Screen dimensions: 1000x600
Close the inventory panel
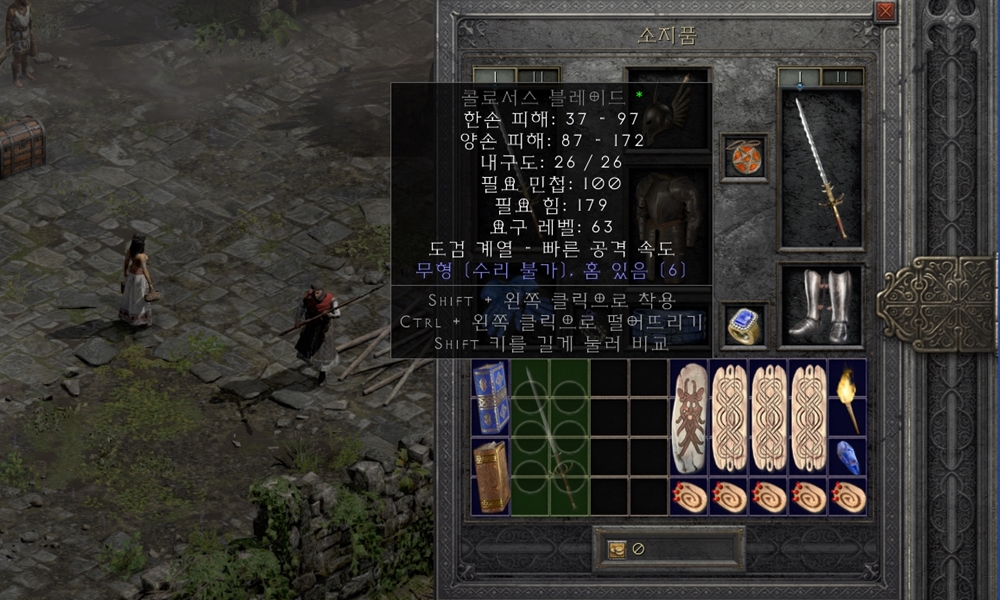885,12
